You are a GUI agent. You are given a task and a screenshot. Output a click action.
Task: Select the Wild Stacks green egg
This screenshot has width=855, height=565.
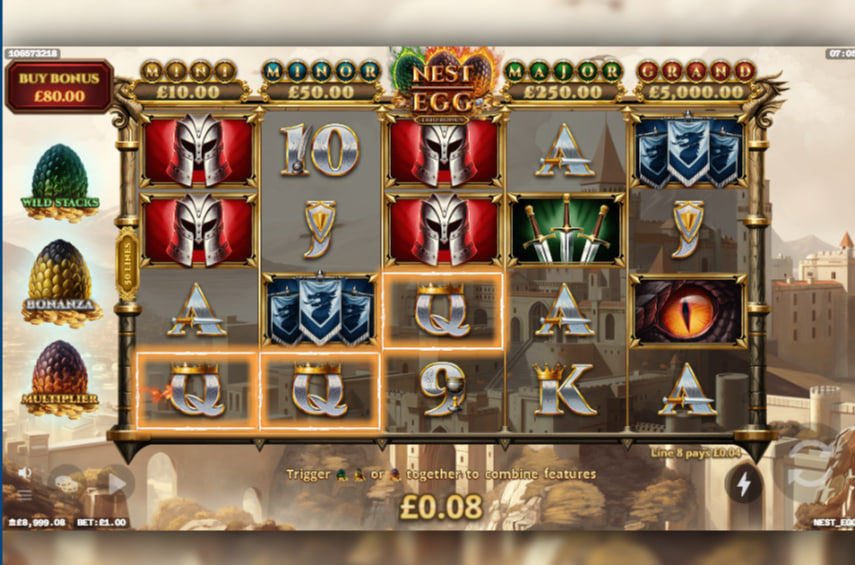[60, 178]
